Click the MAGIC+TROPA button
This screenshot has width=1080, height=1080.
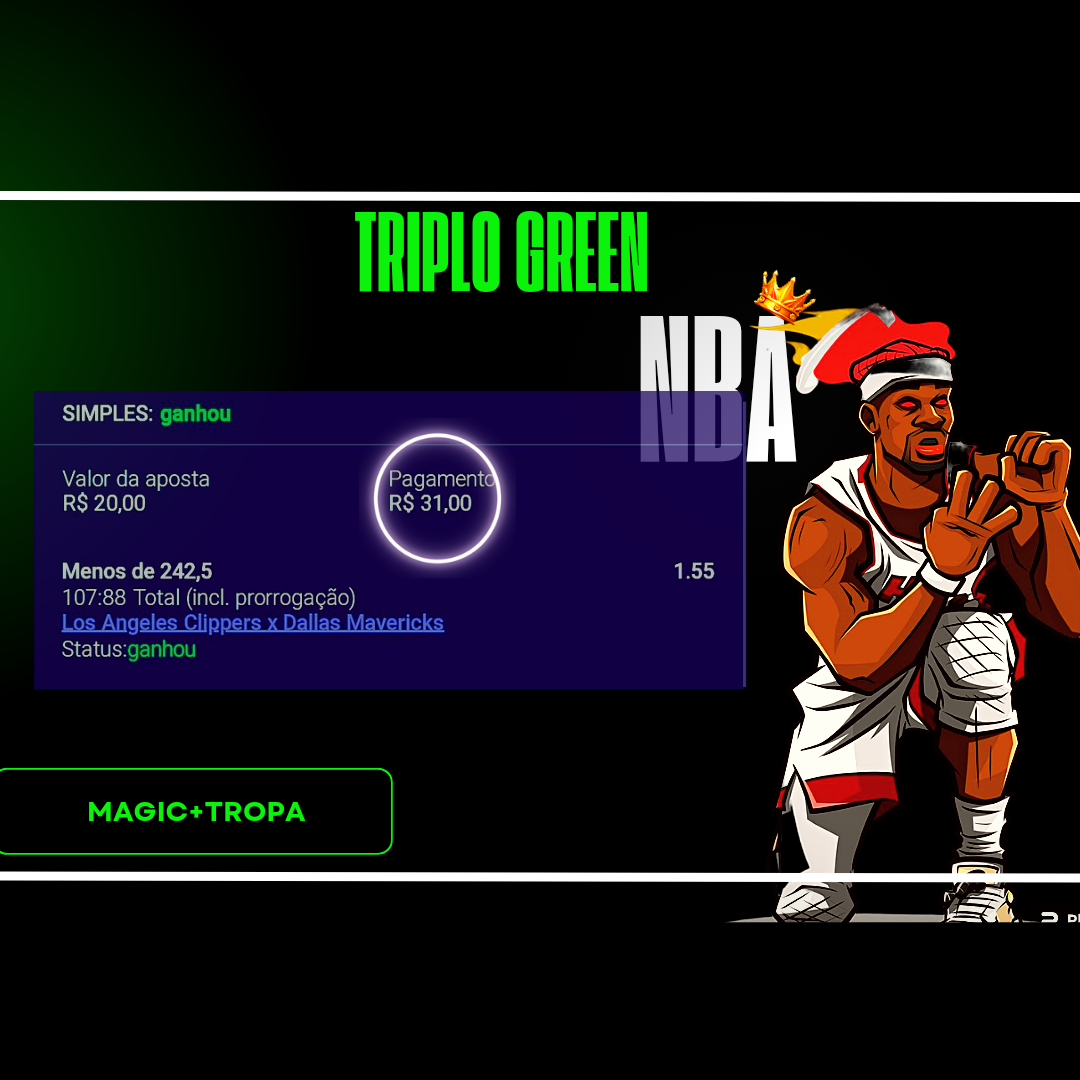pos(196,811)
